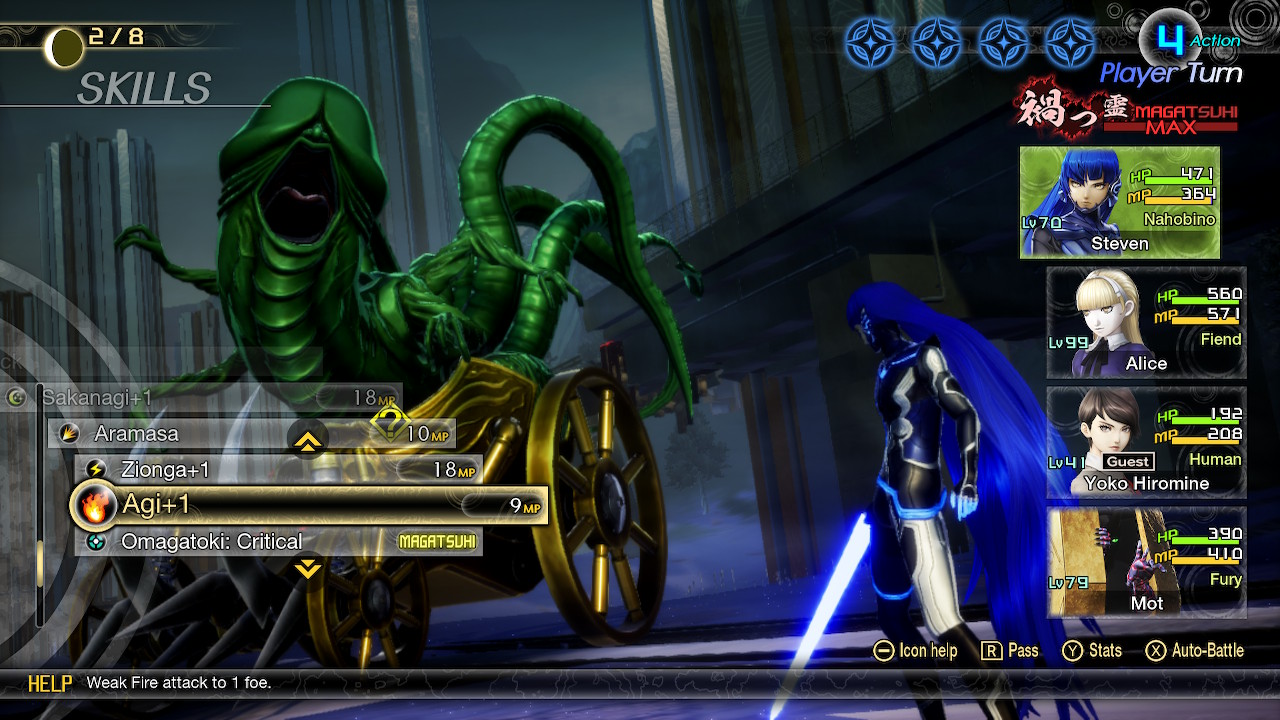
Task: Select Alice's party portrait panel
Action: pyautogui.click(x=1146, y=322)
